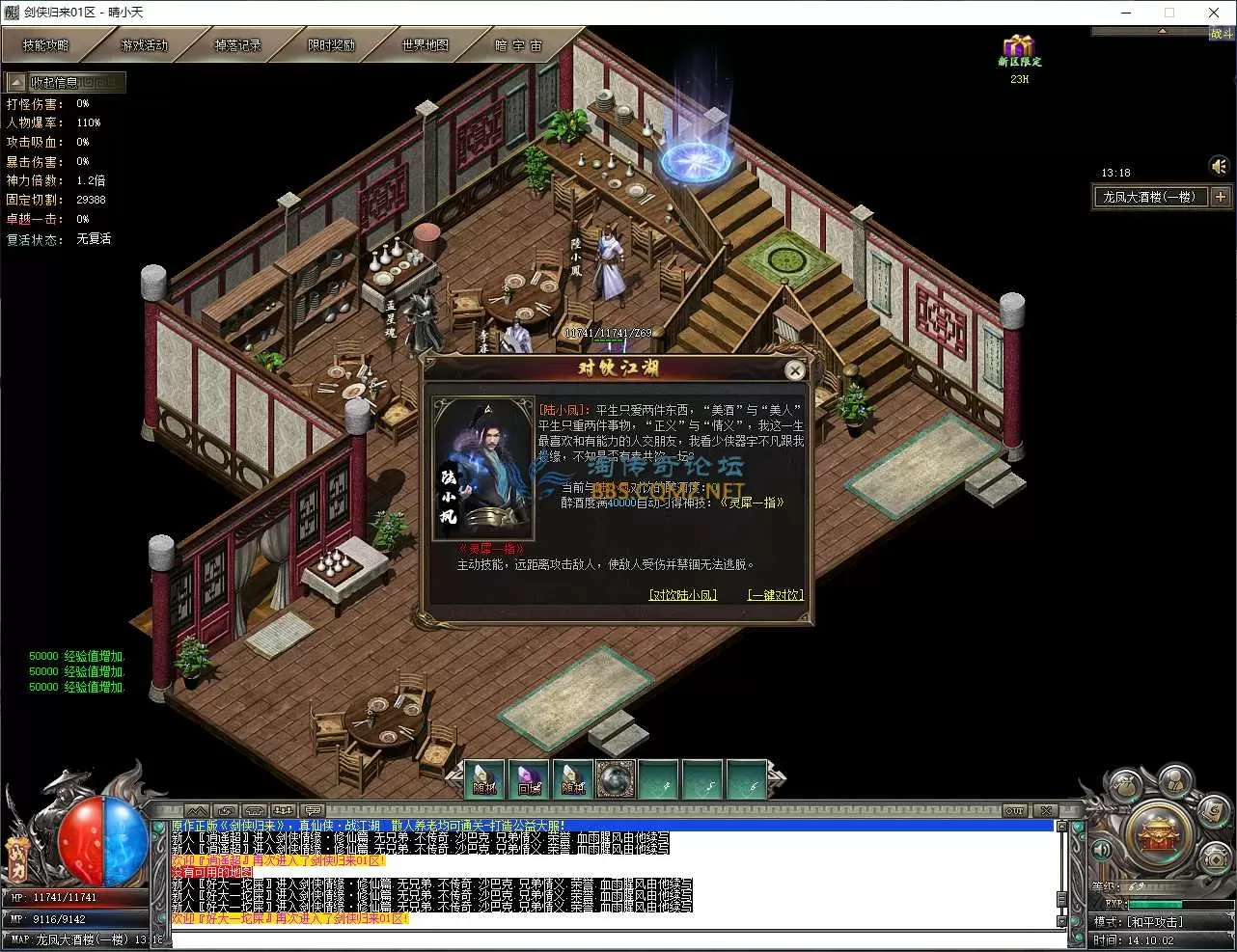
Task: Choose the 对饮陆小凤 dialogue option
Action: (683, 595)
